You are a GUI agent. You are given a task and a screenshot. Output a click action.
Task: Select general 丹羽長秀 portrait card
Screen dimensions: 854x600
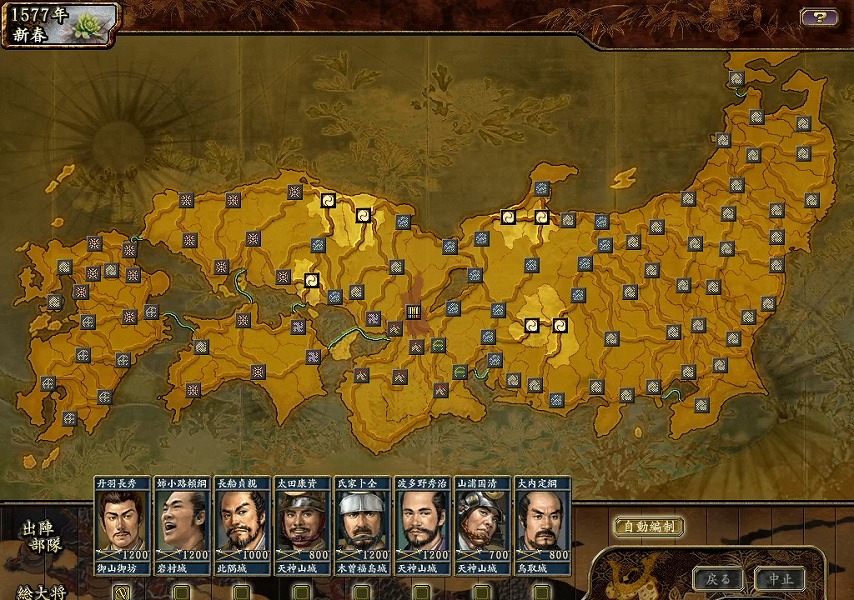(x=122, y=525)
